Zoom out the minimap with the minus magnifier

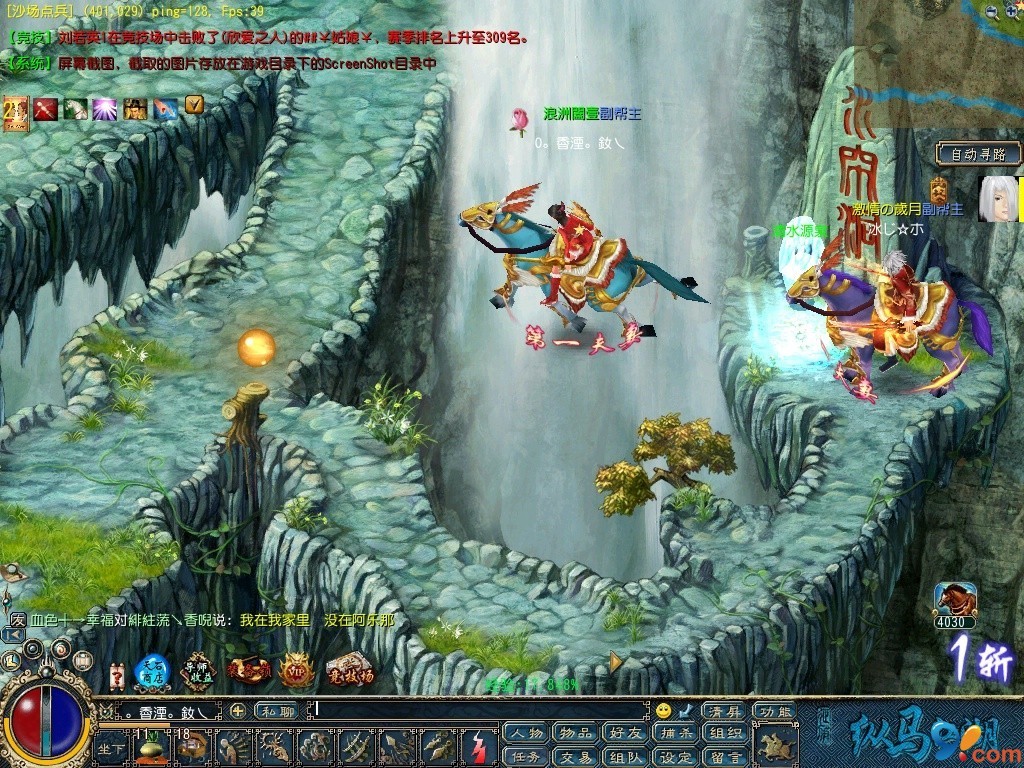pos(990,11)
